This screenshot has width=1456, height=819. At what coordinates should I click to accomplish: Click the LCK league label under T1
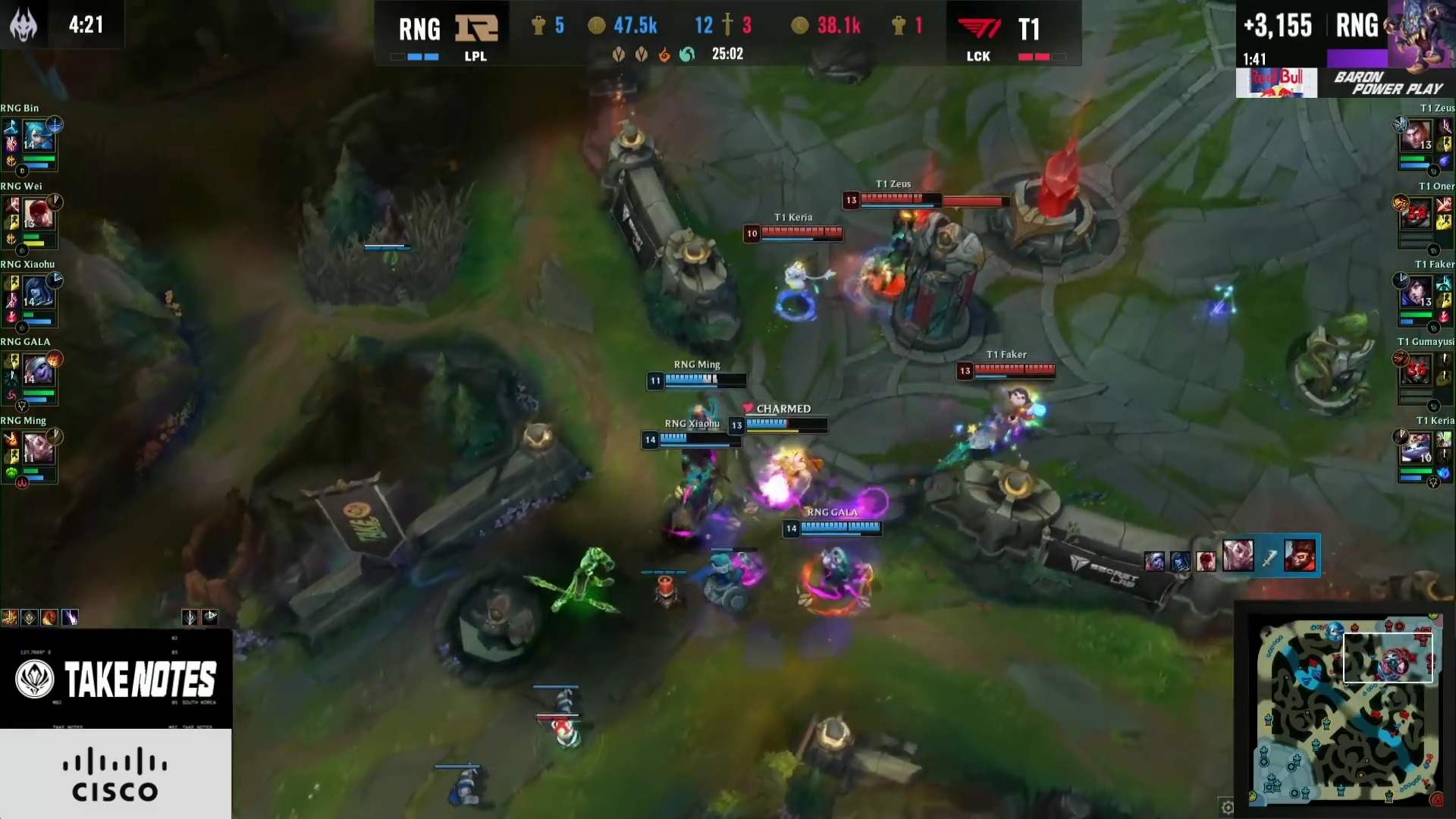point(977,56)
